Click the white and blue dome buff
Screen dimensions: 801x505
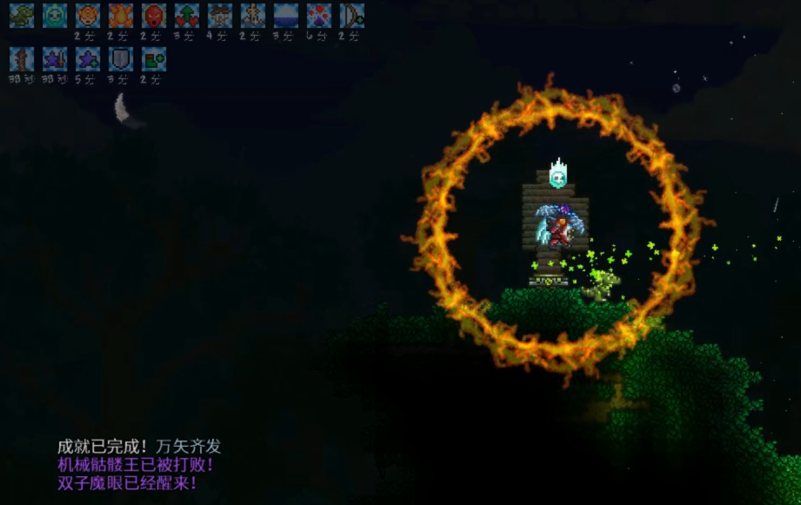click(x=286, y=15)
